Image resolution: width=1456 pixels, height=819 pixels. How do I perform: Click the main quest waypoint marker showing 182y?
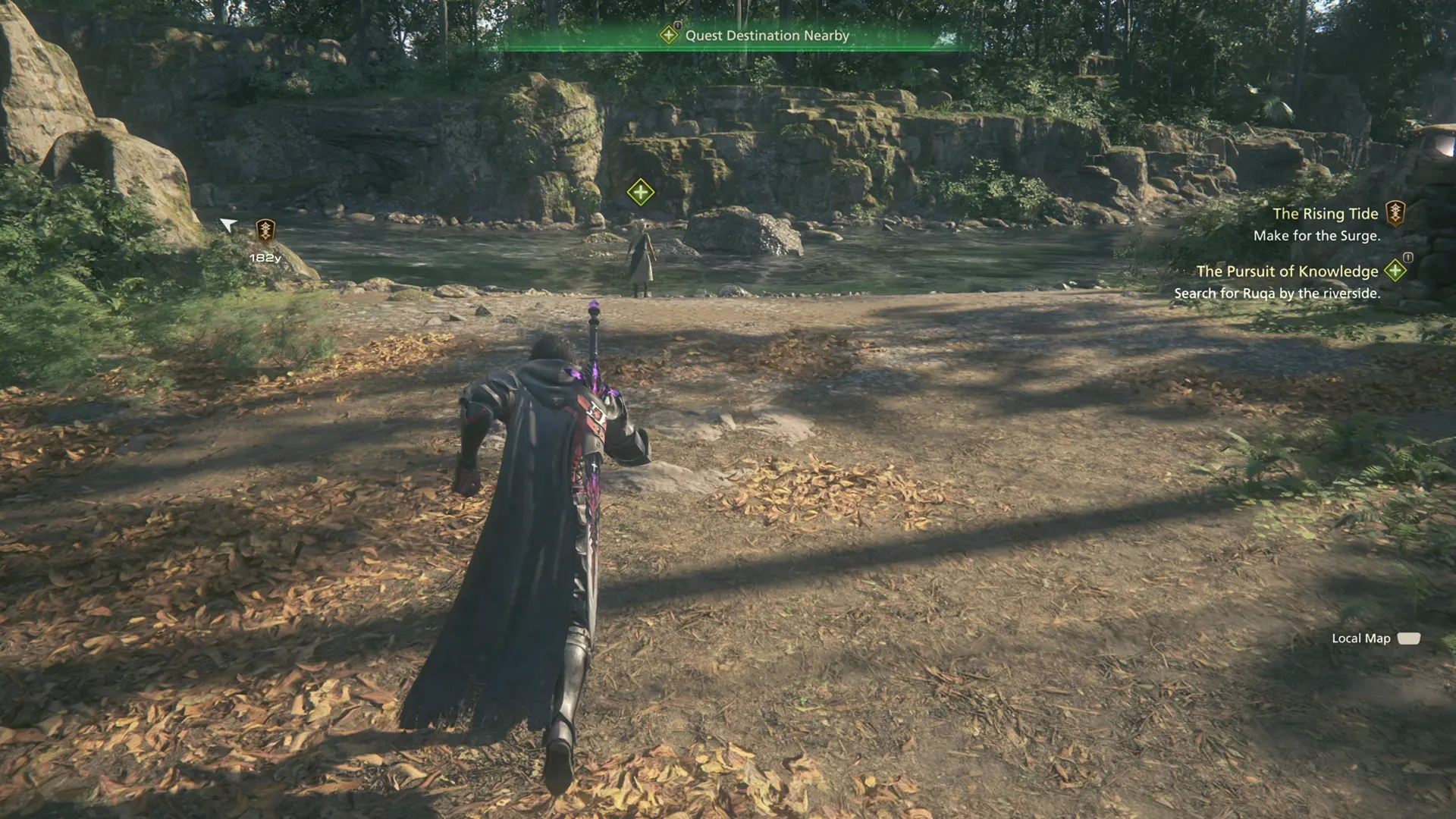tap(265, 230)
